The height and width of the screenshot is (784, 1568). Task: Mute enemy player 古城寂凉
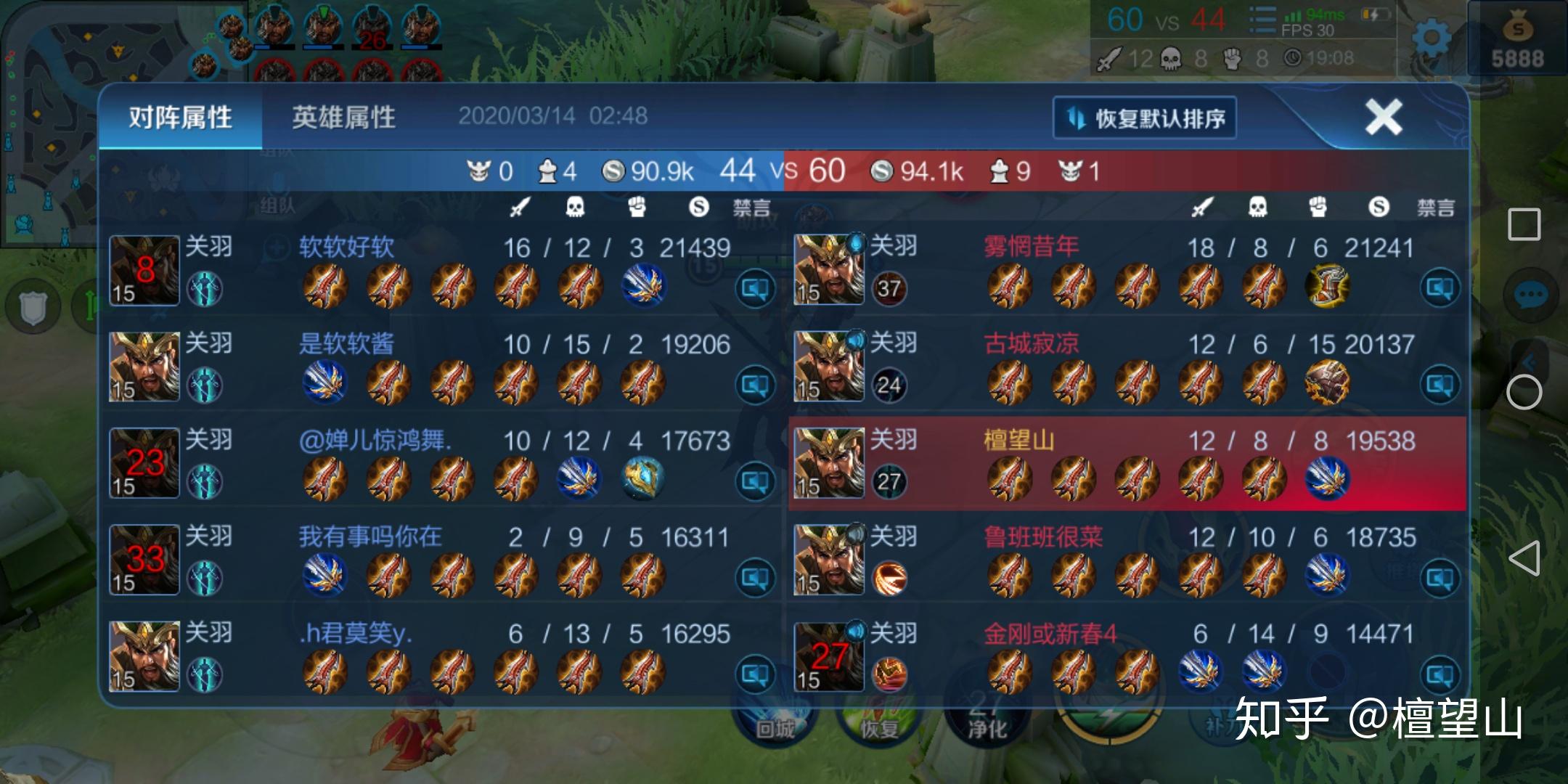[1440, 385]
